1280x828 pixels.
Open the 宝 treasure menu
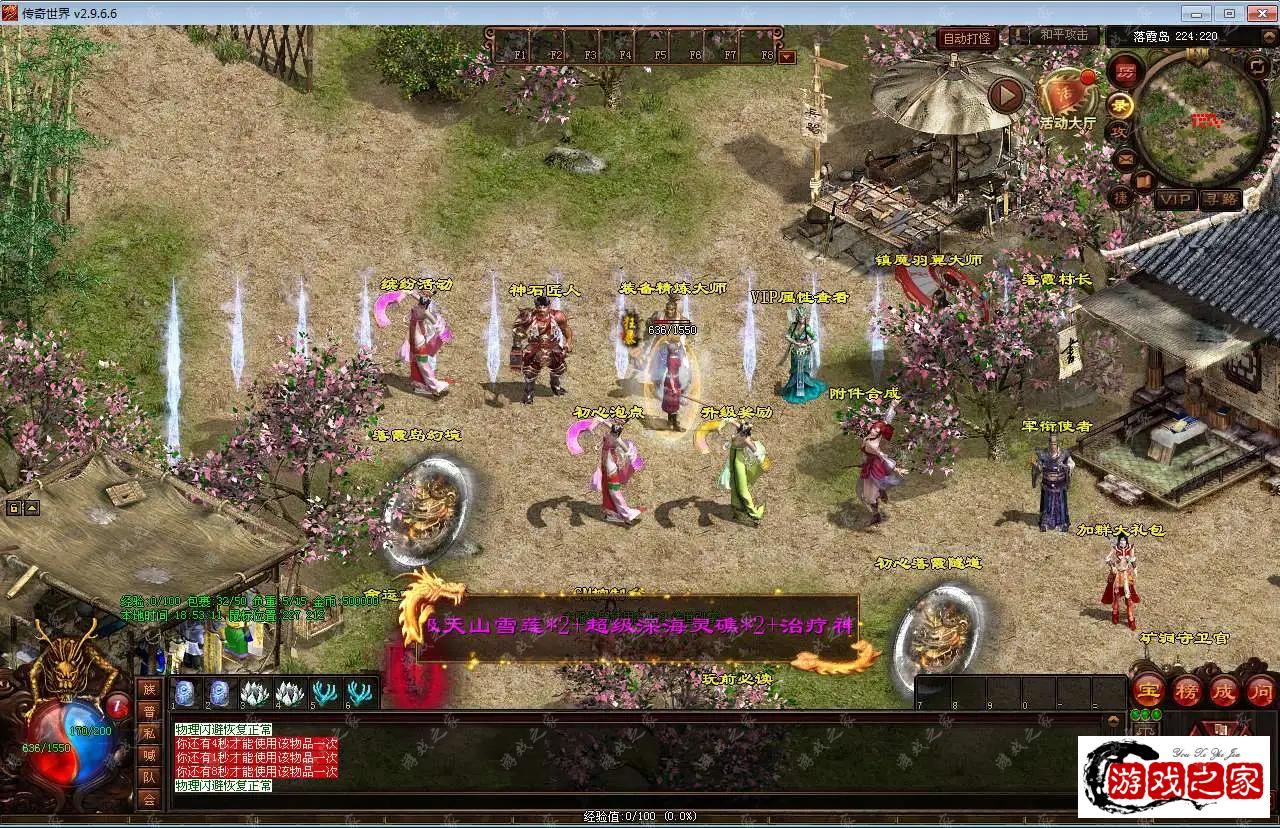coord(1147,690)
